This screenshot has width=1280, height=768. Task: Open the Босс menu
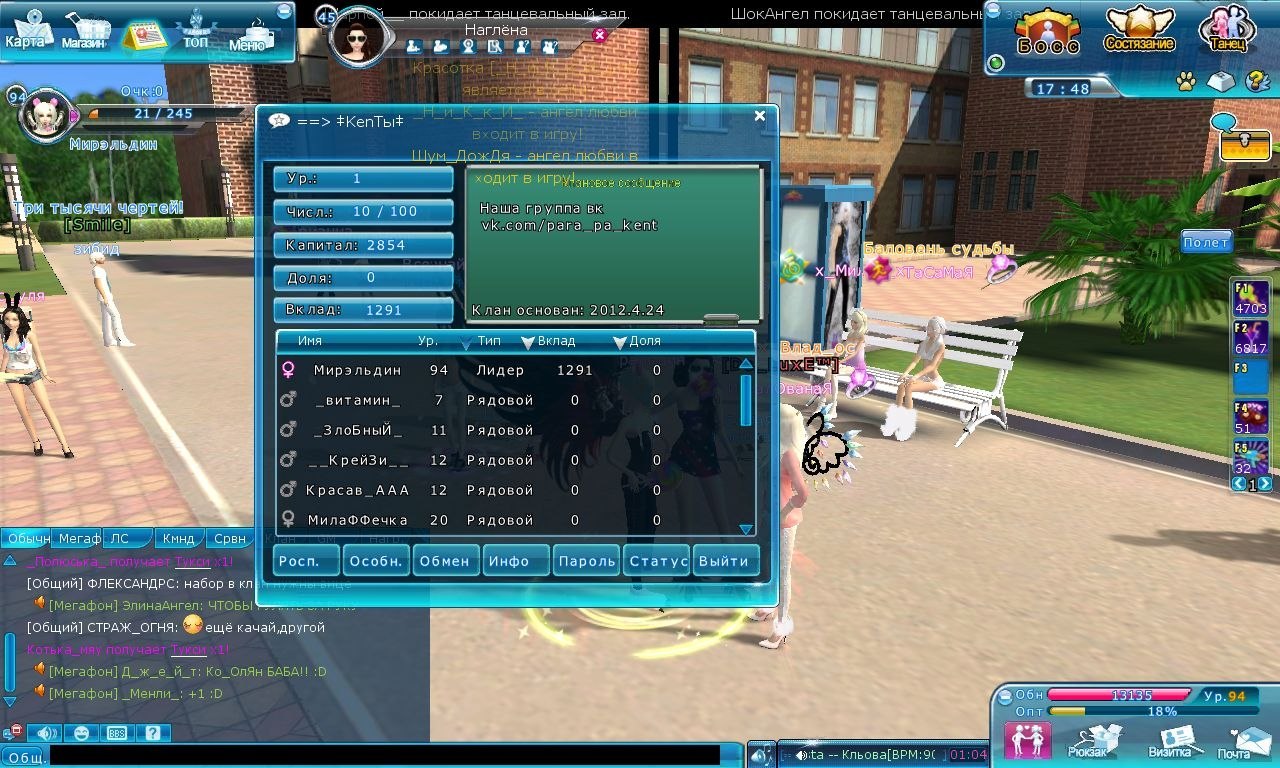click(1047, 32)
